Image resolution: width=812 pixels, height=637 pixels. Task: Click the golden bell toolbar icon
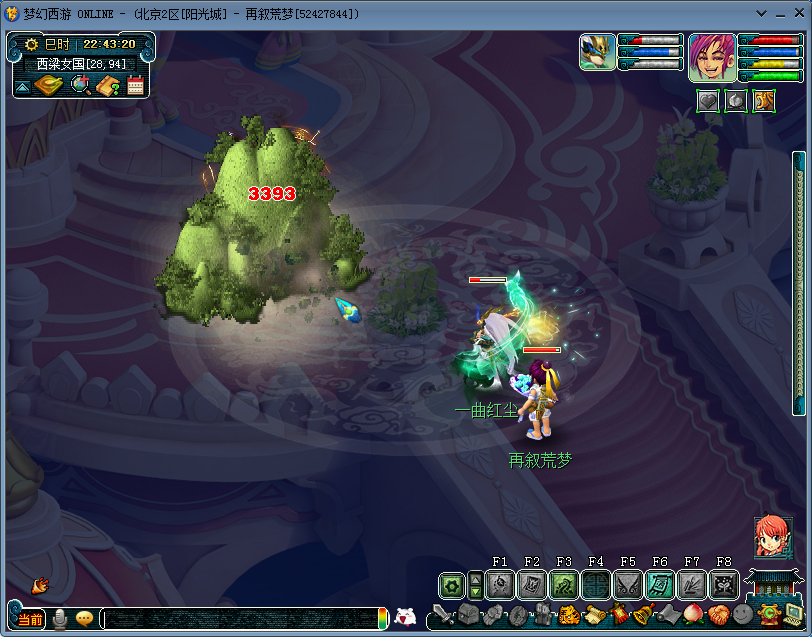643,614
